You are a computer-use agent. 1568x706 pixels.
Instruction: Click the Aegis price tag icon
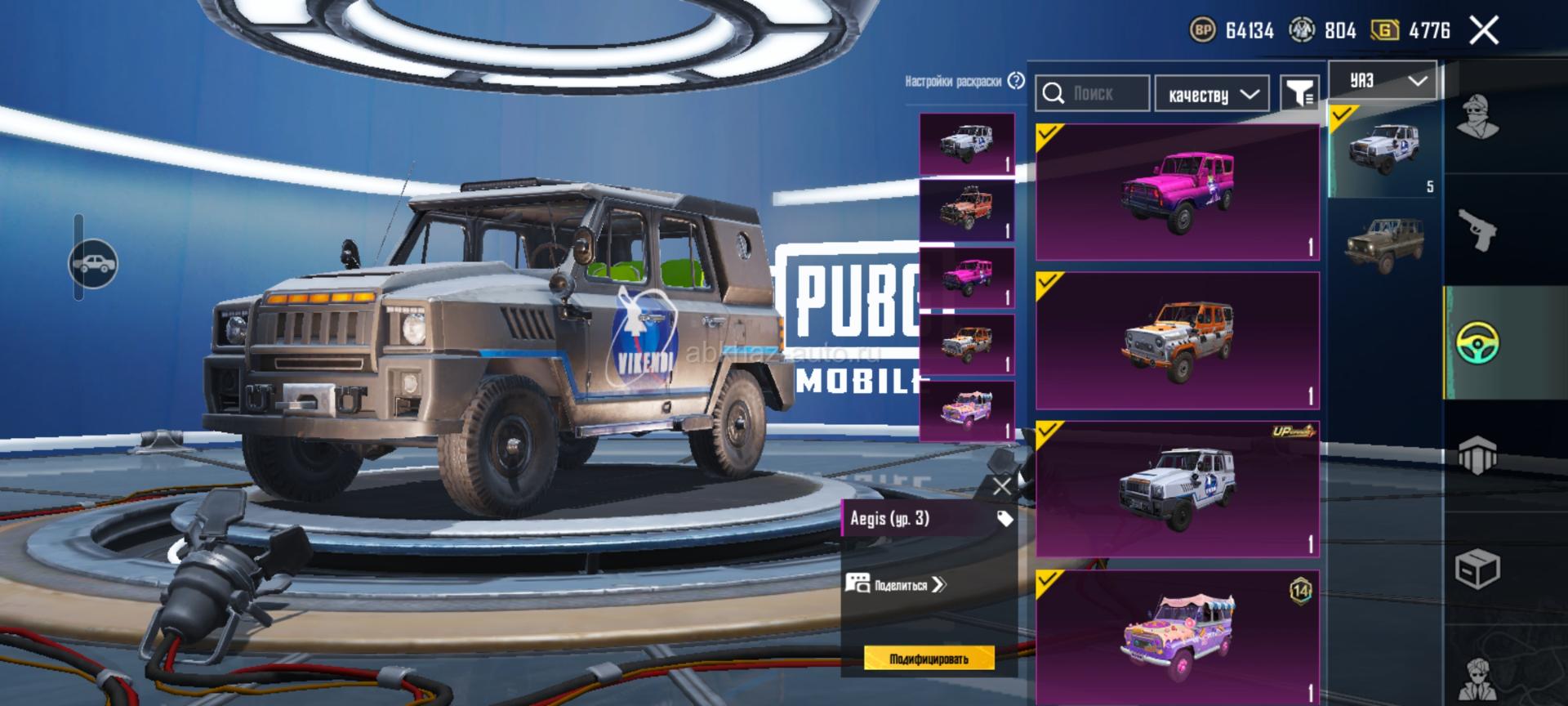click(x=1004, y=519)
